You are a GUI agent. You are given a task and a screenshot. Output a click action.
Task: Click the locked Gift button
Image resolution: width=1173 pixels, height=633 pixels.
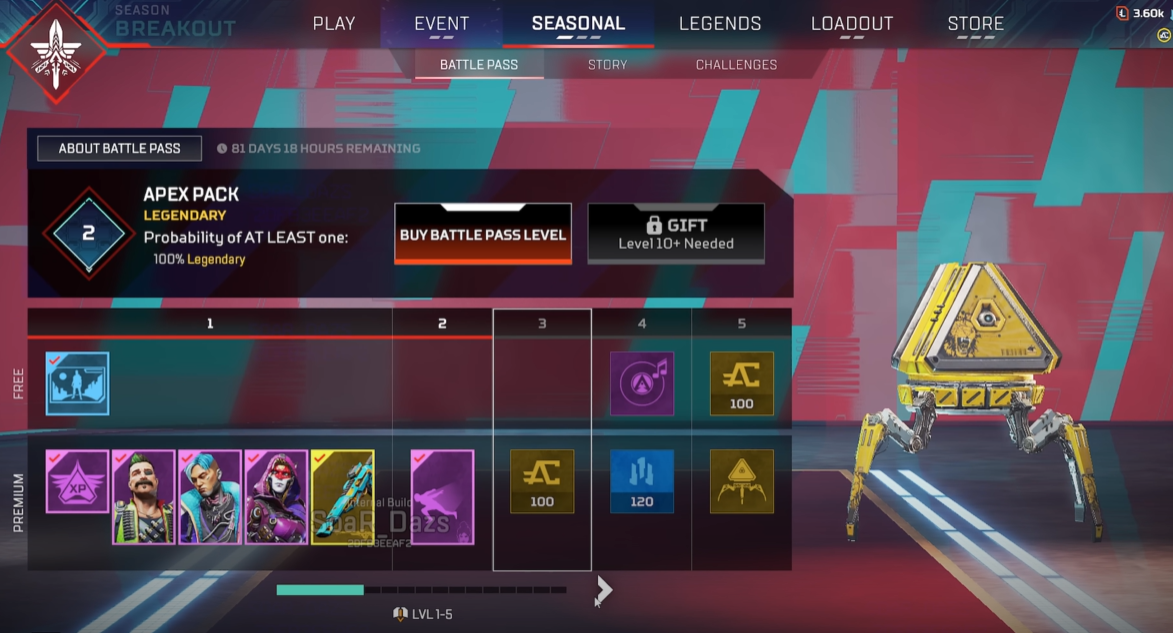pyautogui.click(x=676, y=234)
